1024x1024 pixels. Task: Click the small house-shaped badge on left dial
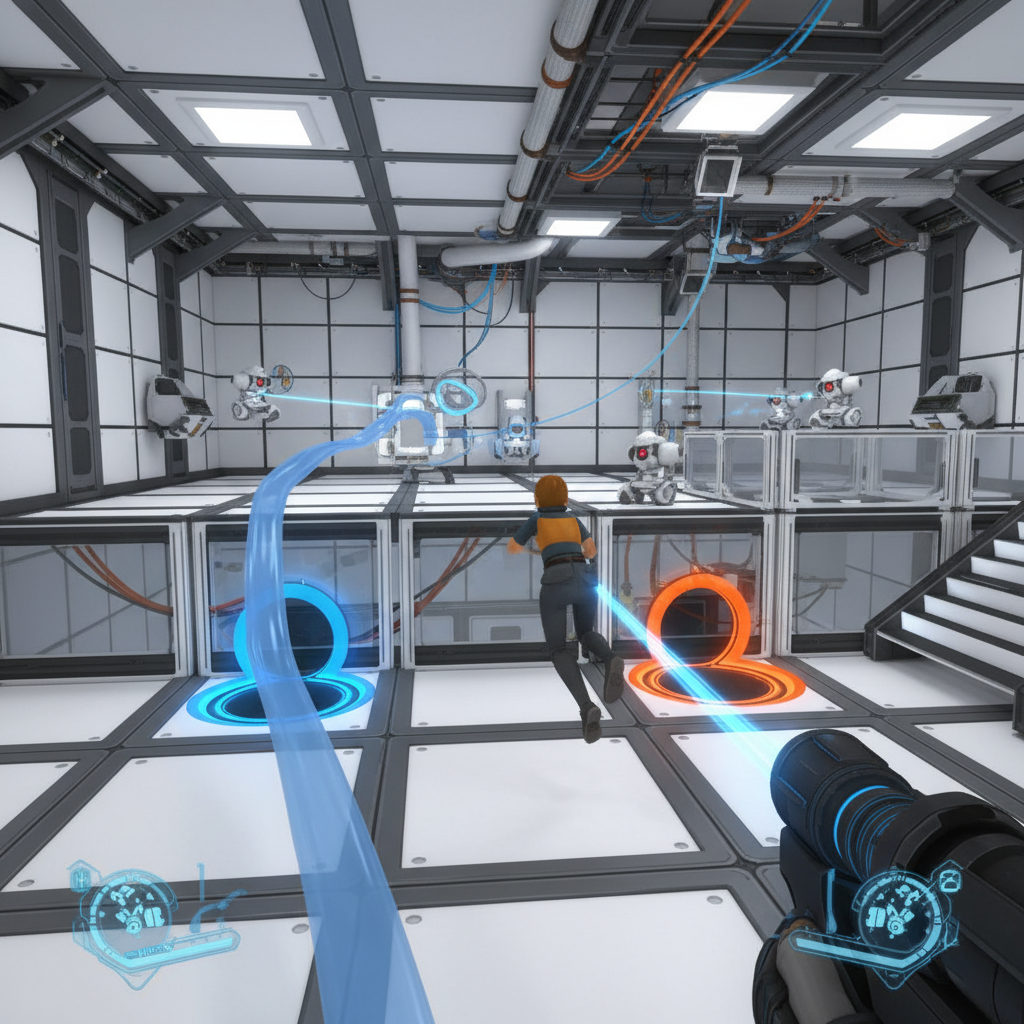coord(80,878)
